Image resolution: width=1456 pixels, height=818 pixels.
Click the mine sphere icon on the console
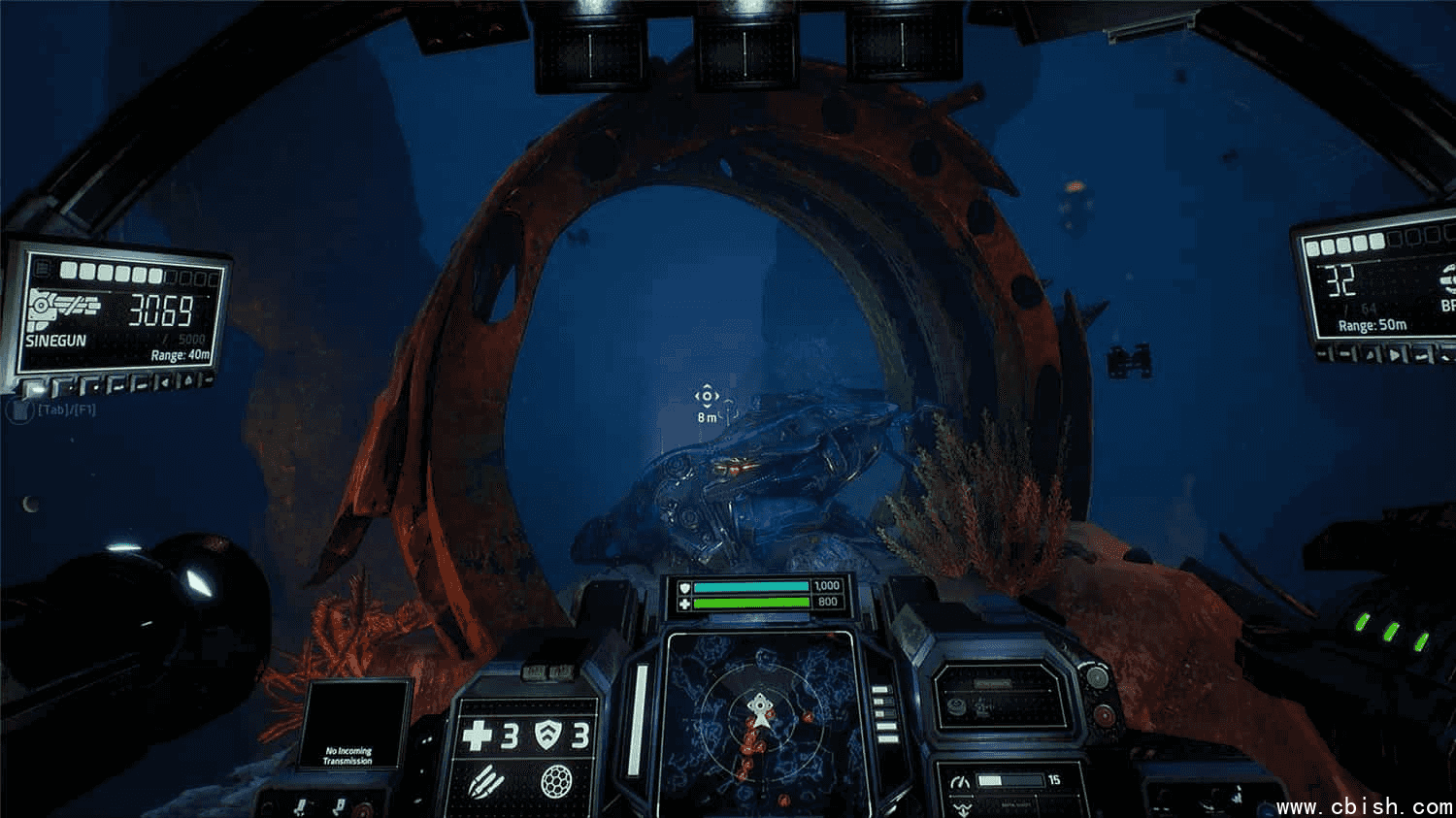click(557, 783)
